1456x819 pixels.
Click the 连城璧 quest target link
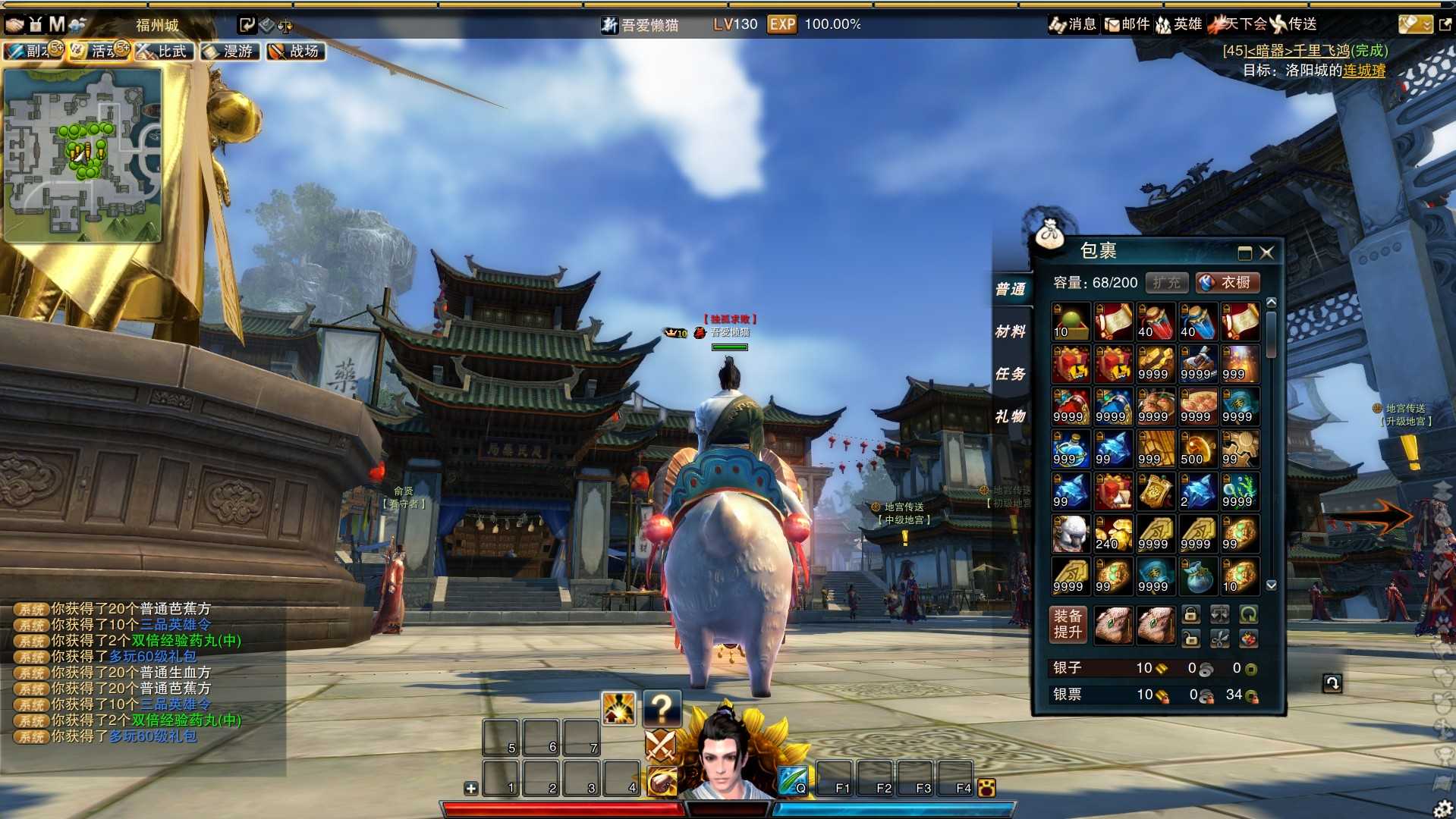point(1363,71)
